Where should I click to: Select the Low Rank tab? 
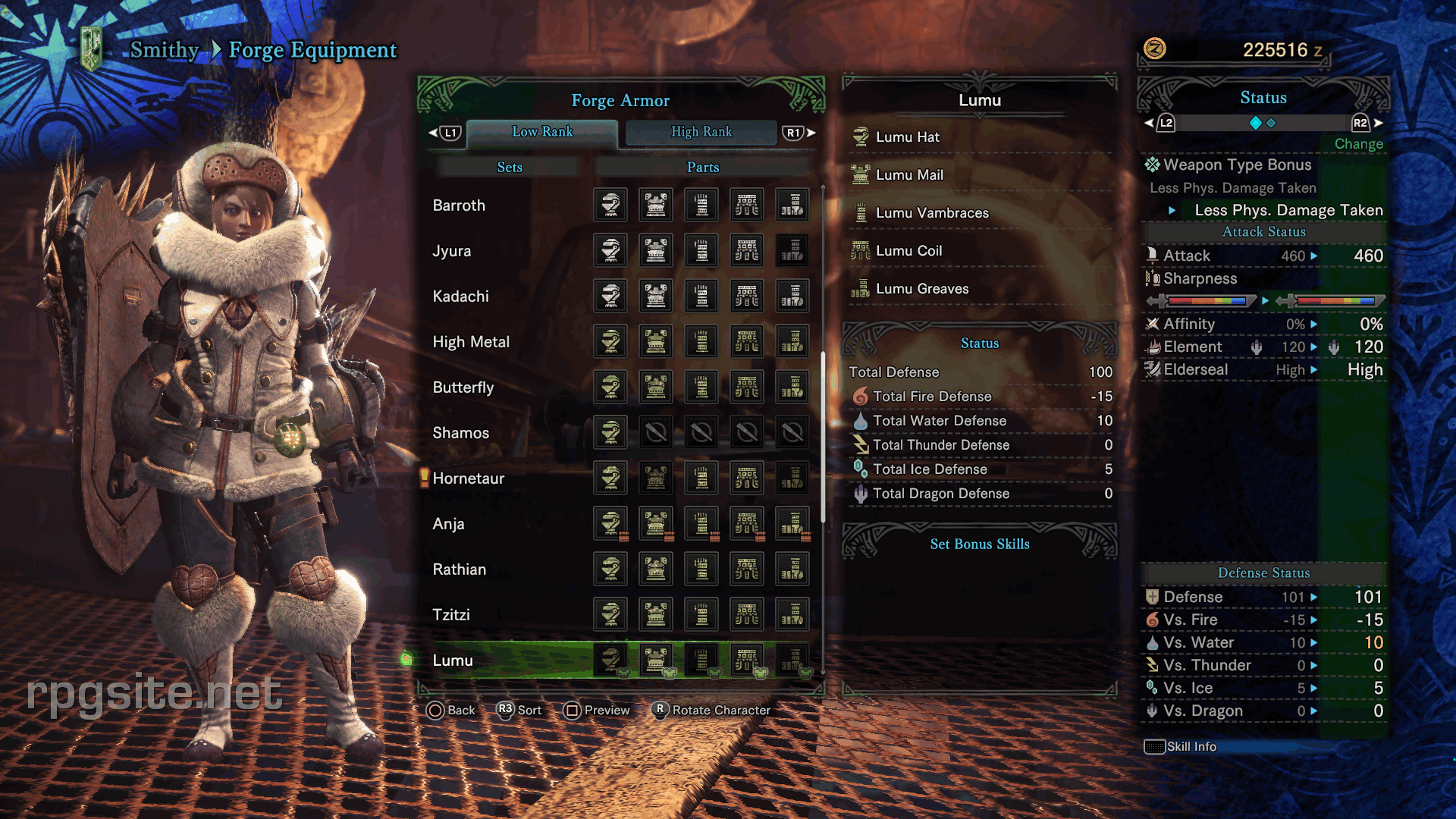click(x=542, y=132)
